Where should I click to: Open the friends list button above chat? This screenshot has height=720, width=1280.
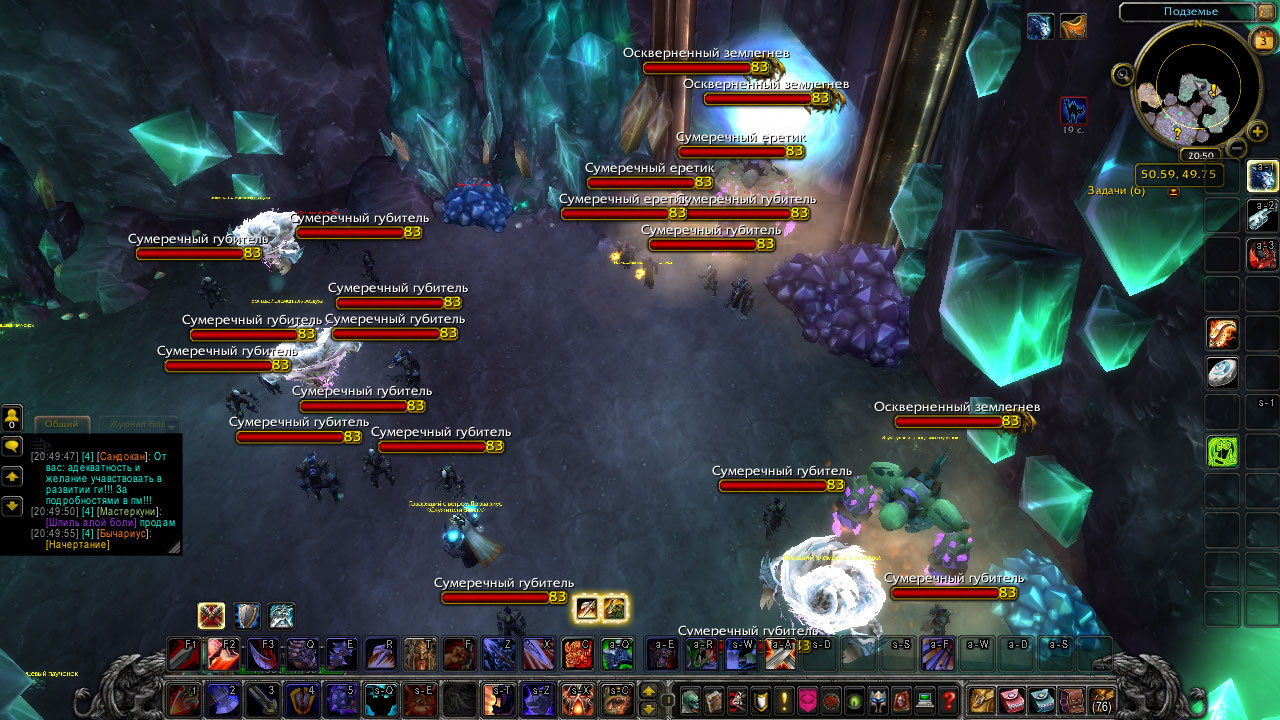(x=12, y=417)
